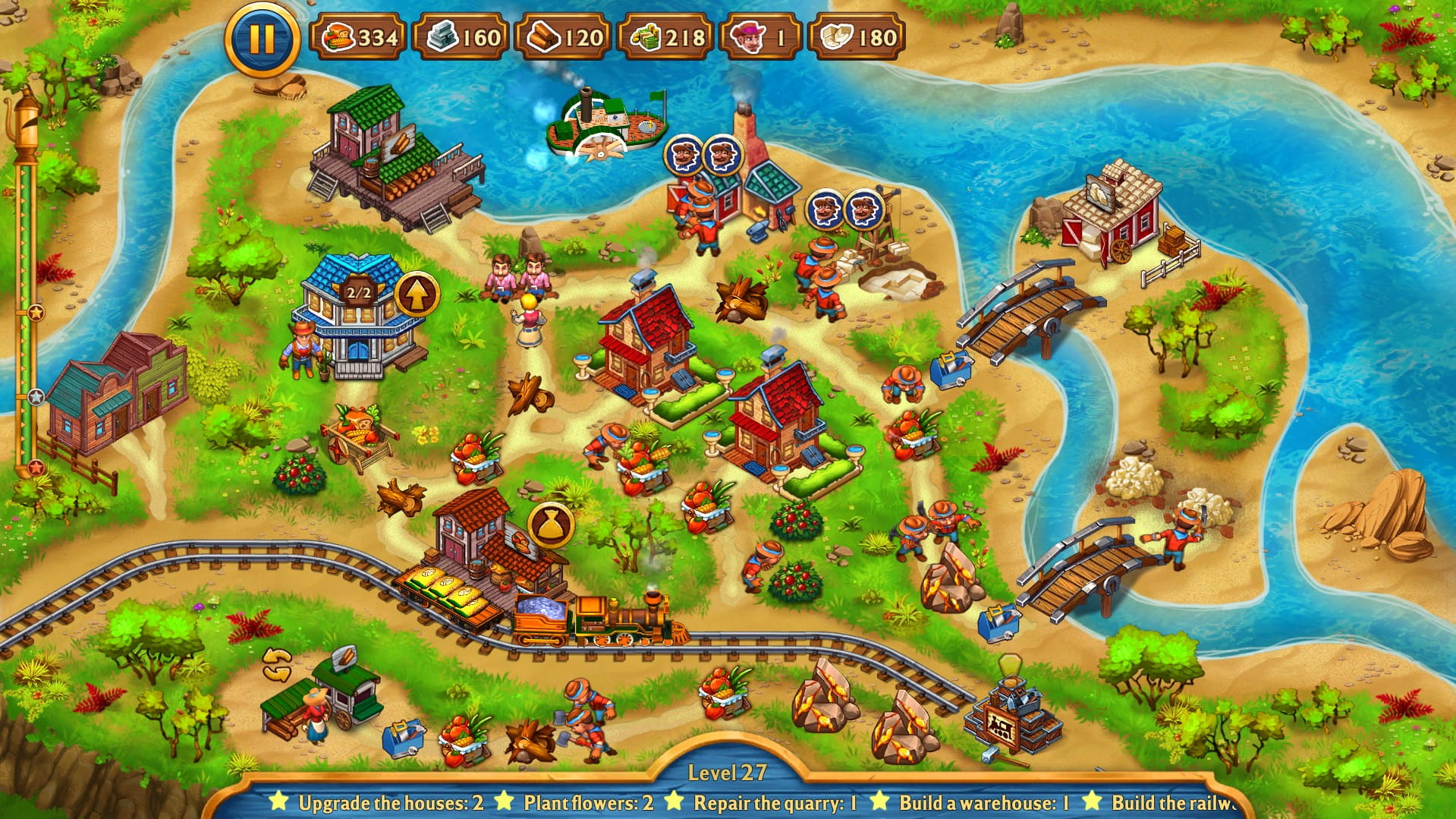Pause the game with the pause button
This screenshot has height=819, width=1456.
click(x=260, y=36)
